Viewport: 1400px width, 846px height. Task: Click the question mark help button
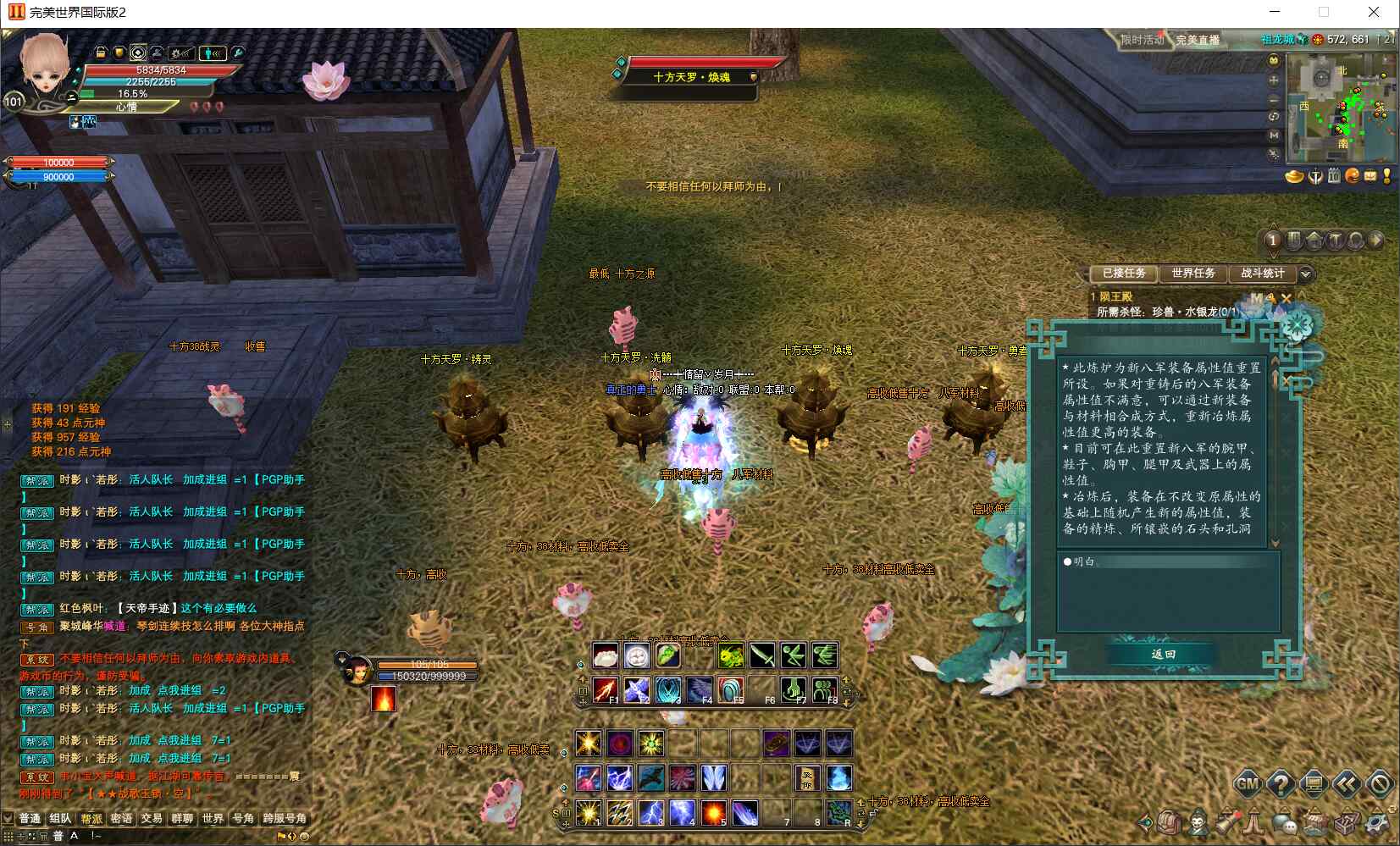coord(1281,783)
